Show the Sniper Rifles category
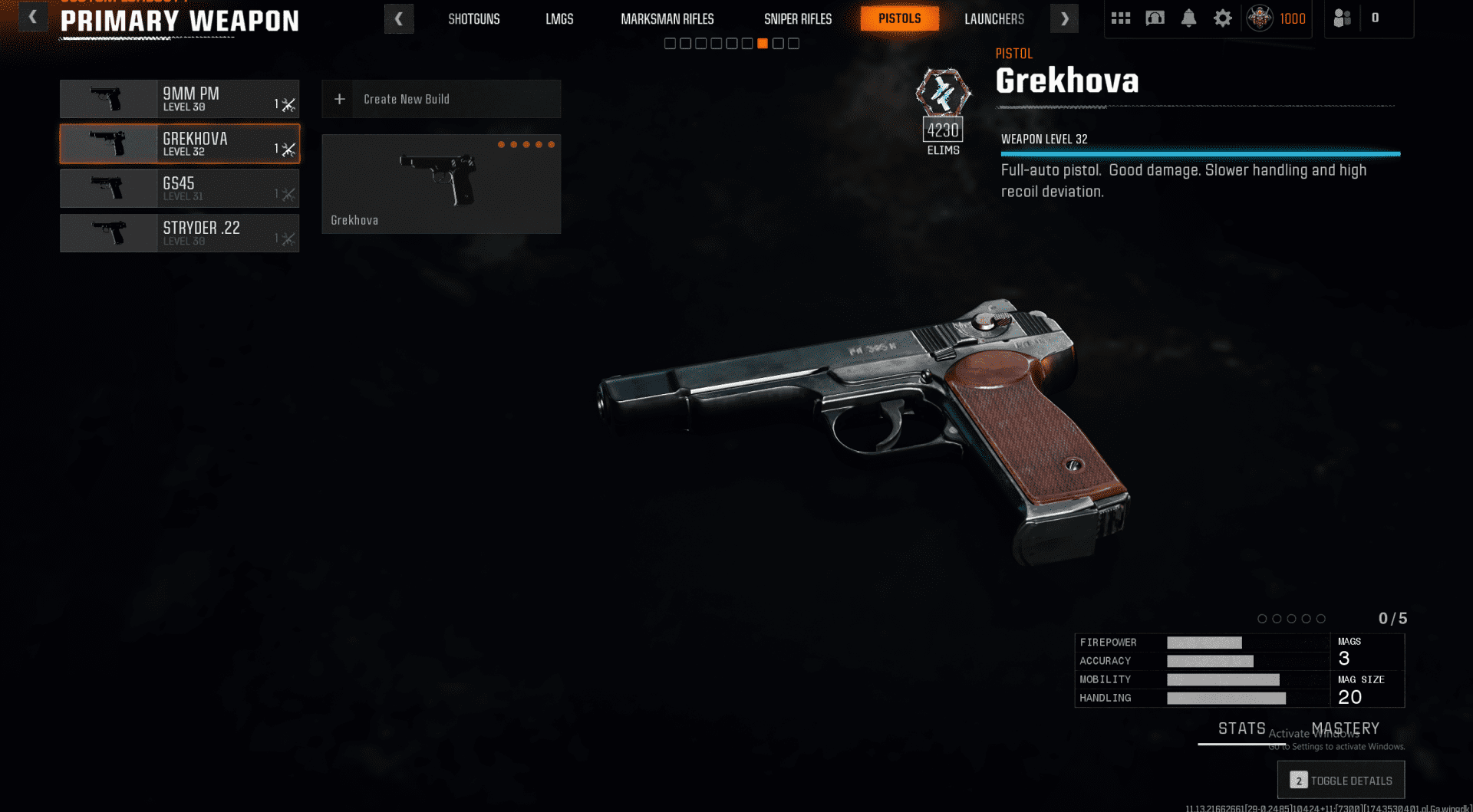 click(x=797, y=18)
